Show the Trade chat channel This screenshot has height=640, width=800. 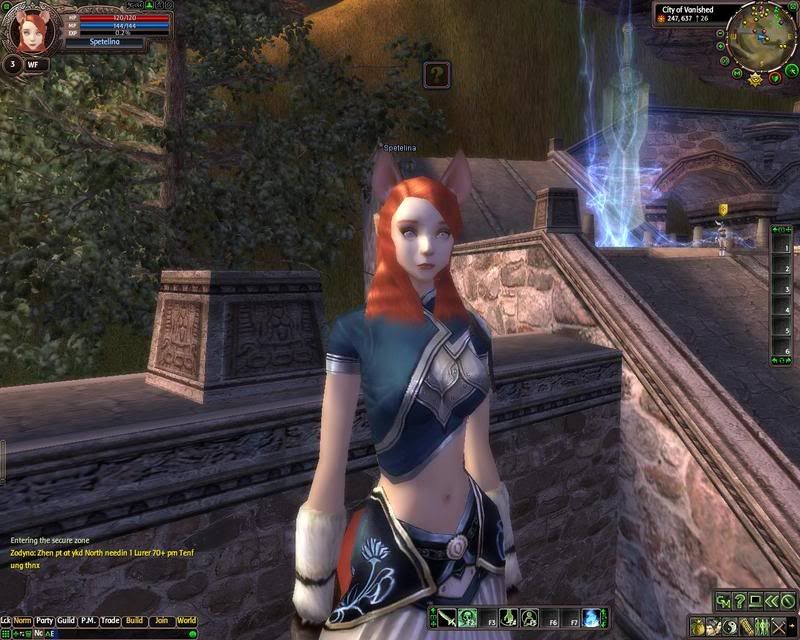point(111,621)
